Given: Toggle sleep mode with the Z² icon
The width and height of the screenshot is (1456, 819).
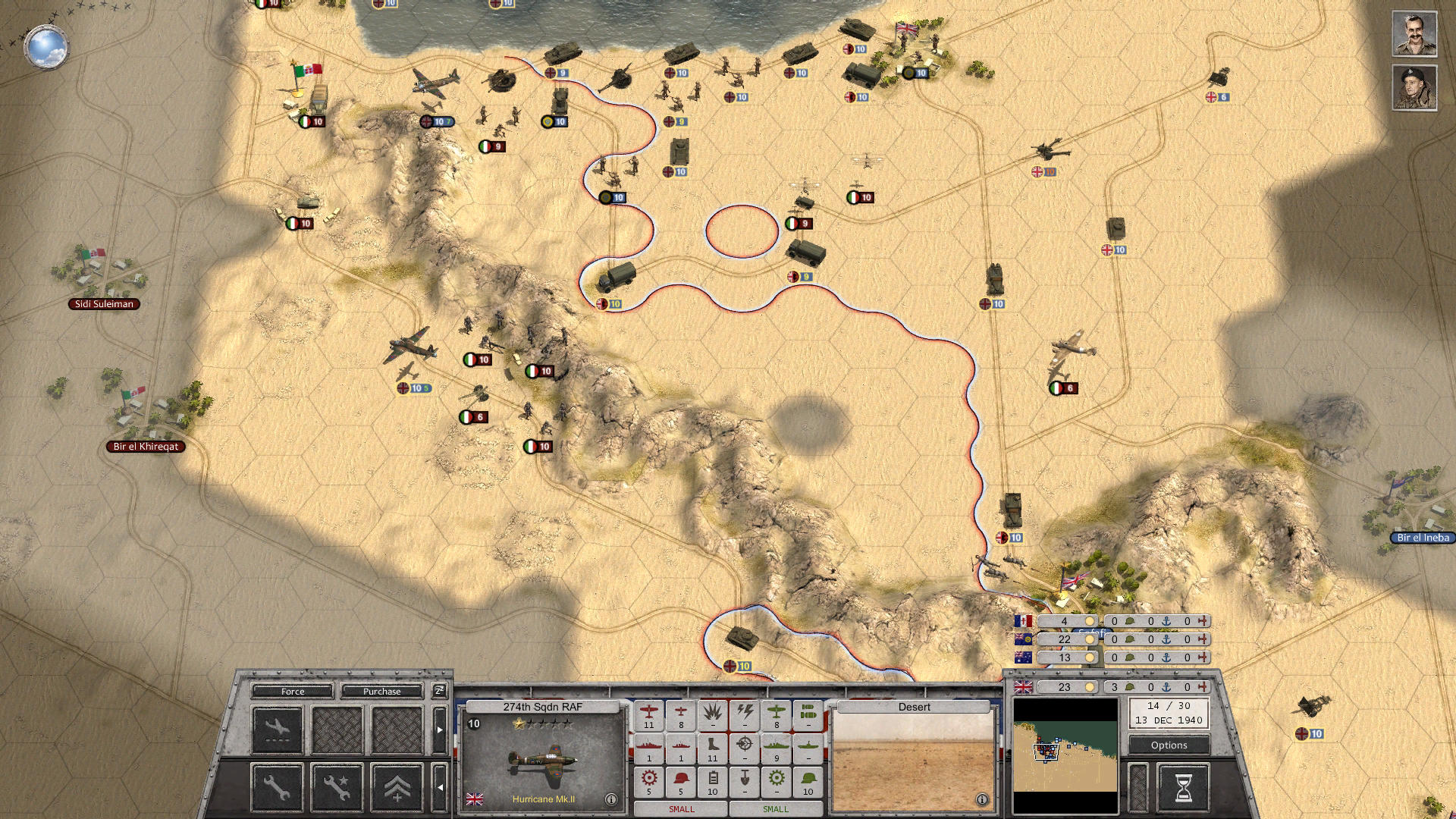Looking at the screenshot, I should 439,691.
